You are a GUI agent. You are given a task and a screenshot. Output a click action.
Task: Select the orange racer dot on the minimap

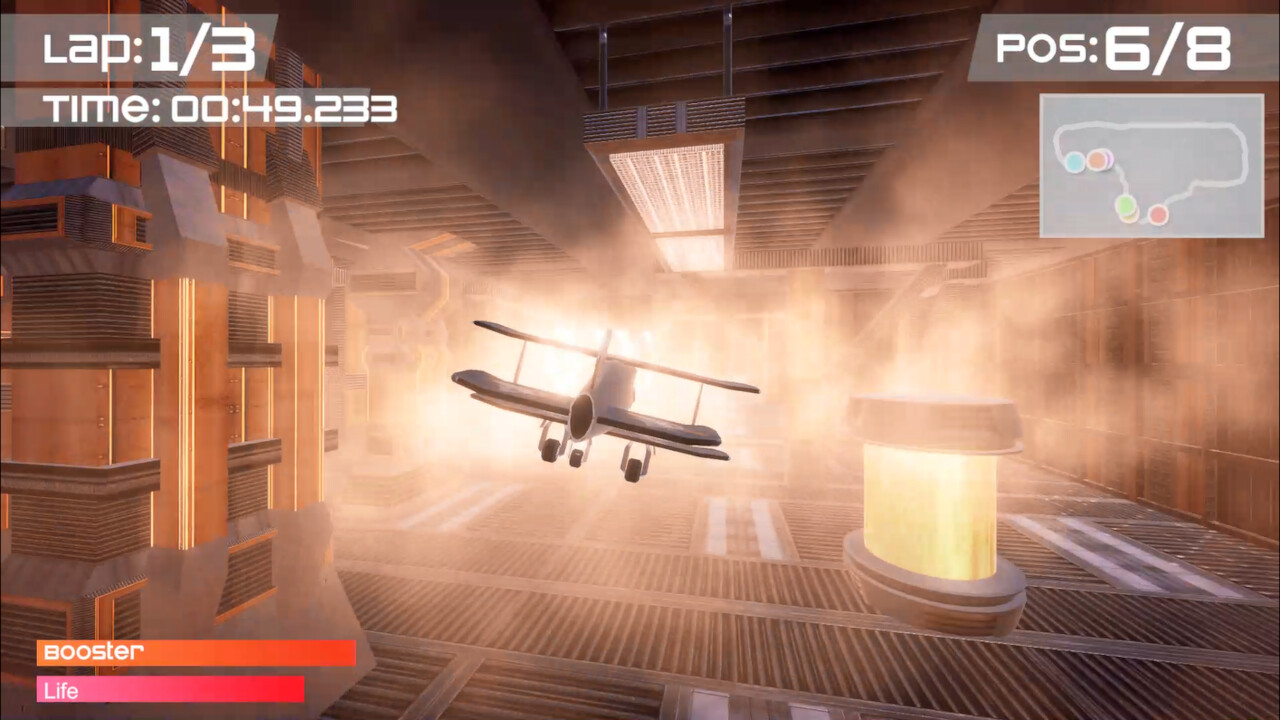1097,161
